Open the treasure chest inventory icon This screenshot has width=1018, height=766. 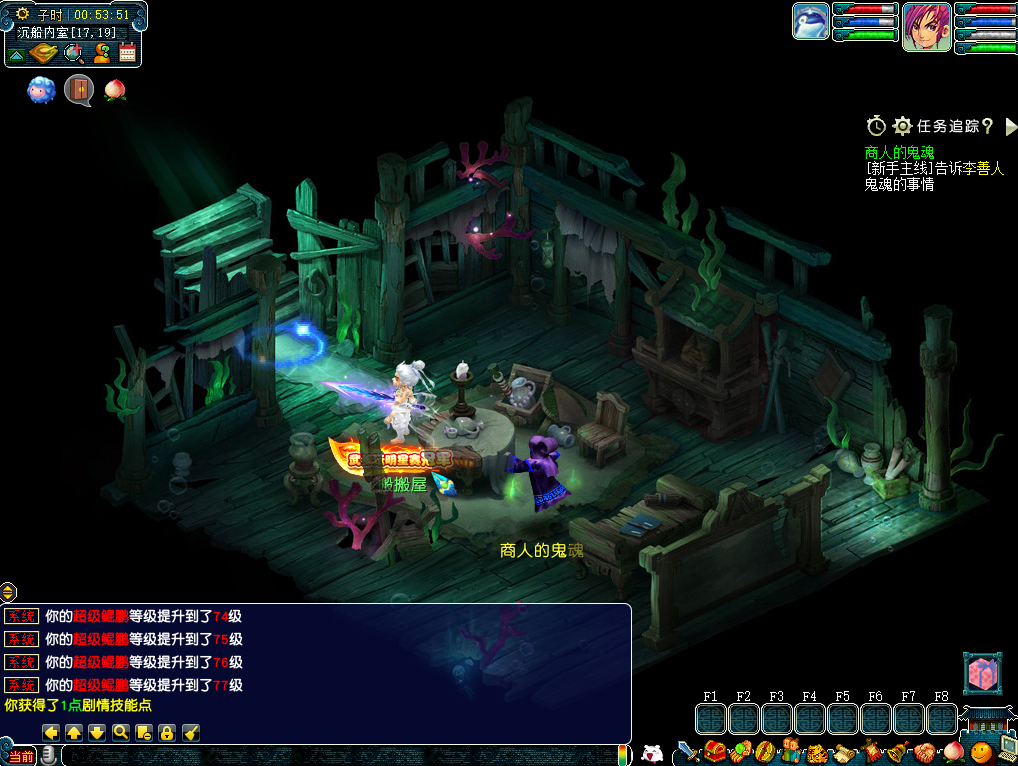pos(714,751)
